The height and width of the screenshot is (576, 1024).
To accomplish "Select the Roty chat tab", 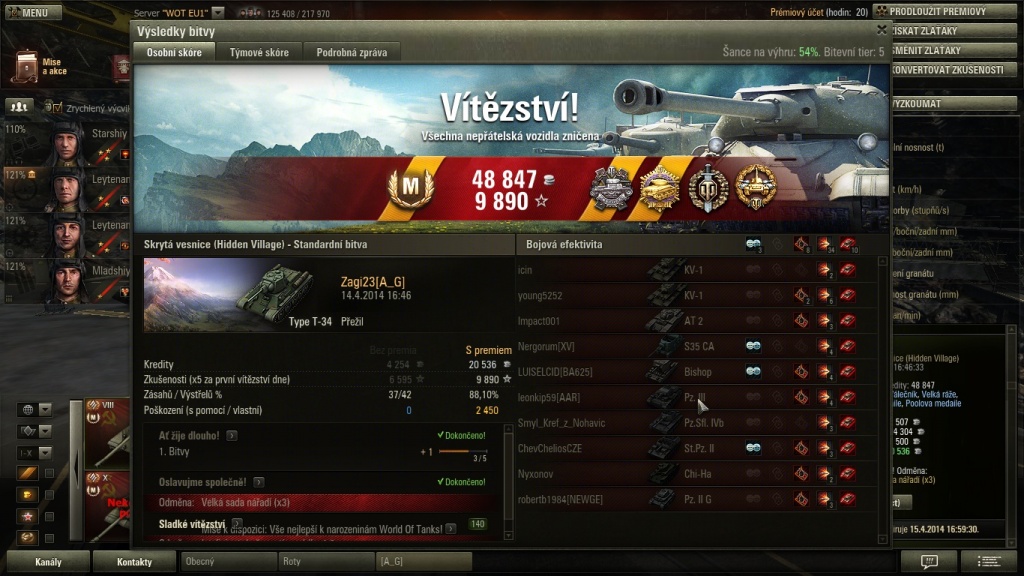I will click(326, 562).
